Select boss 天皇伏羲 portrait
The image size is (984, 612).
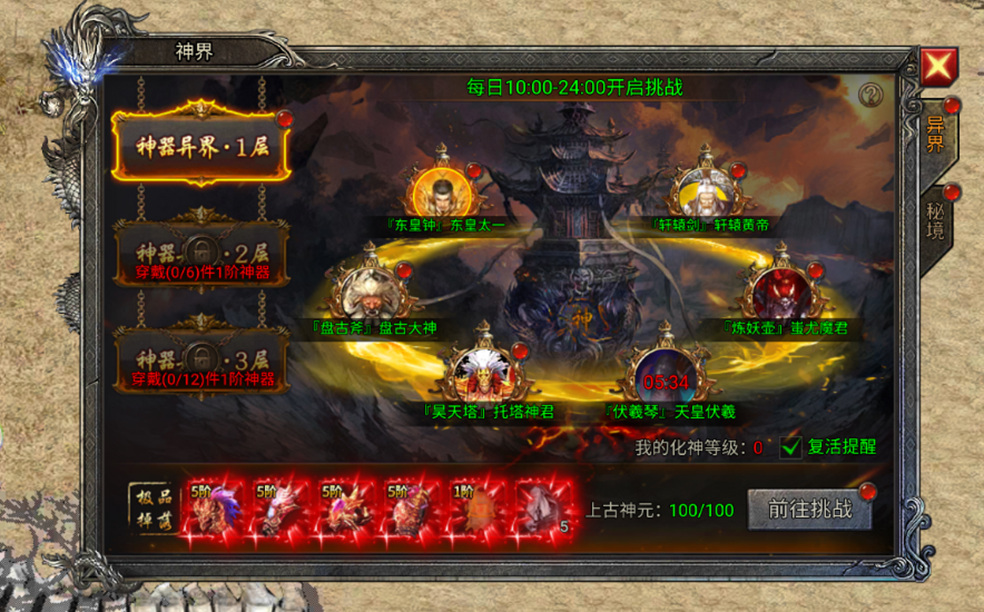(x=665, y=375)
